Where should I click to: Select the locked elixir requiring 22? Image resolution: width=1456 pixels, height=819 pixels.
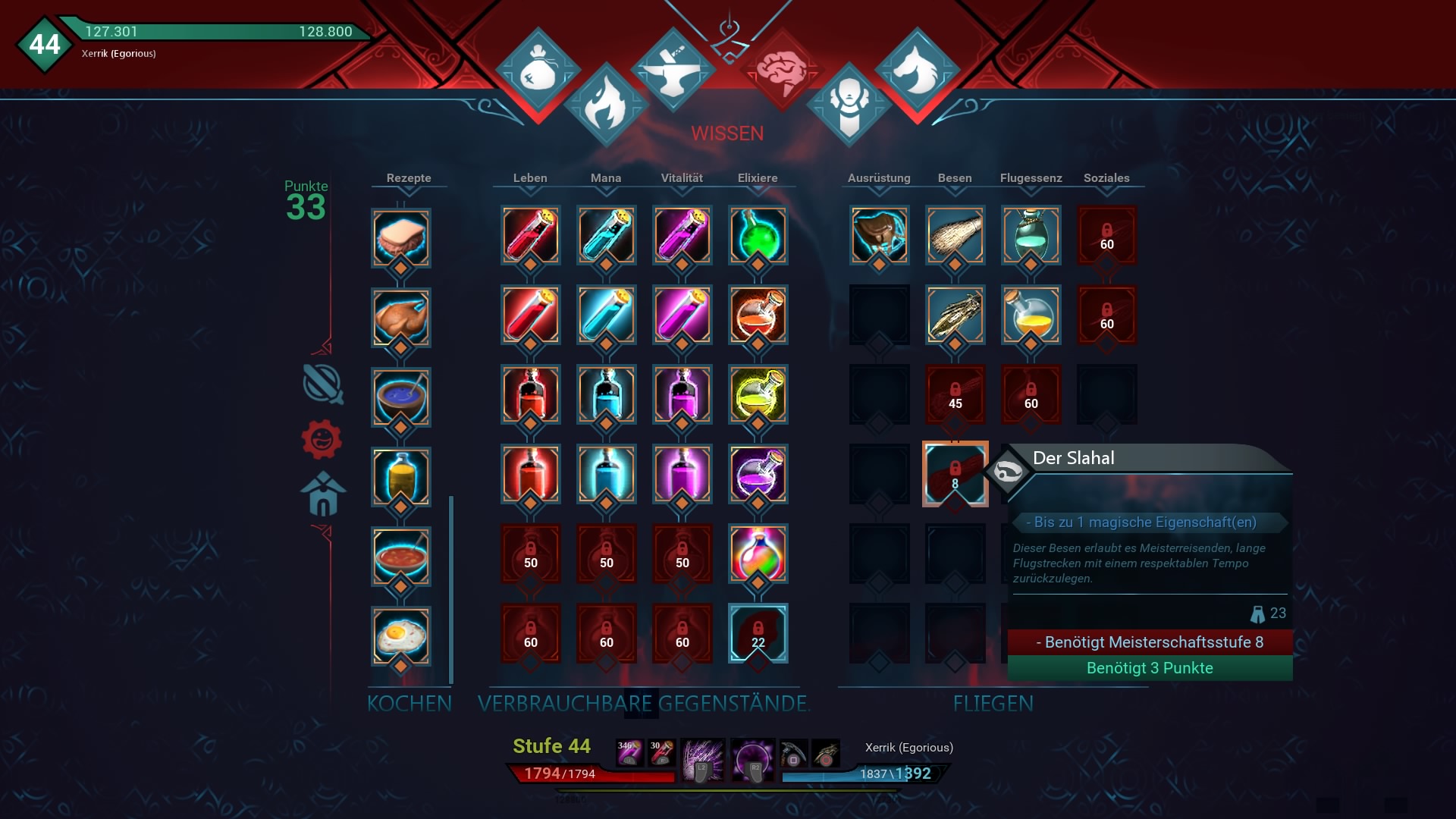pyautogui.click(x=758, y=633)
